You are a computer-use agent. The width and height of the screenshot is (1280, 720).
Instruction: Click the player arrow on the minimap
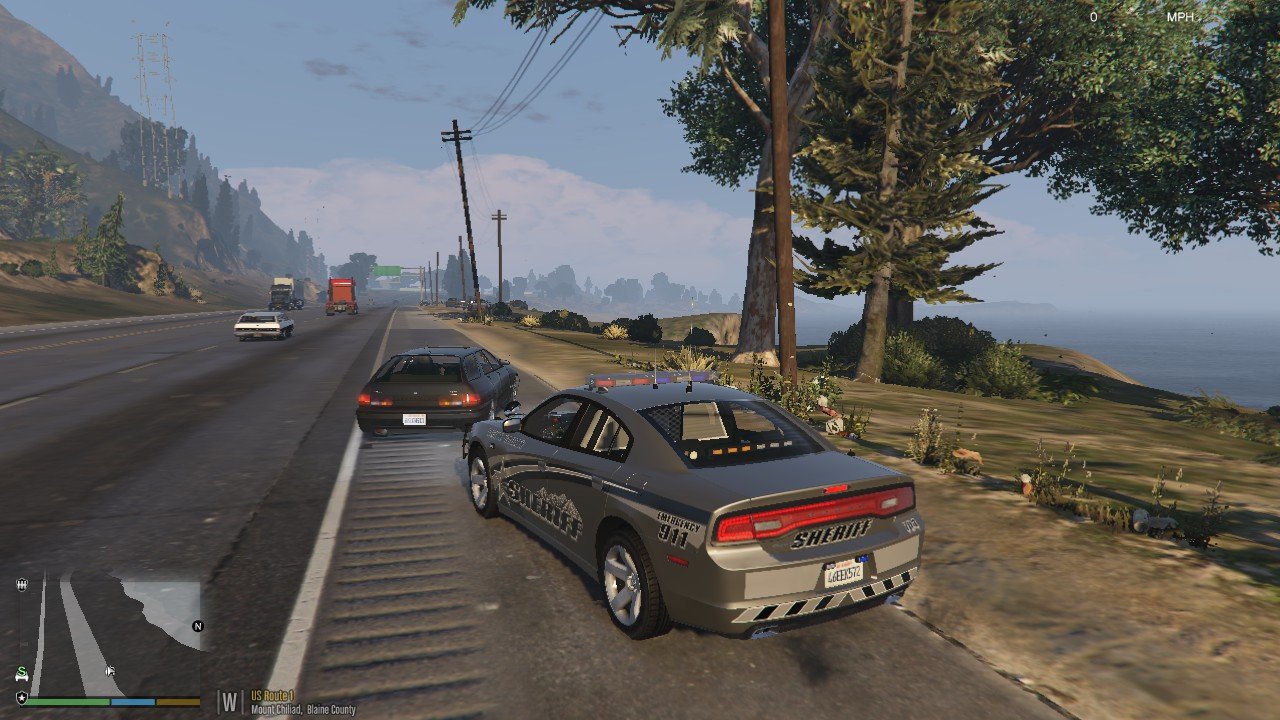(x=109, y=670)
